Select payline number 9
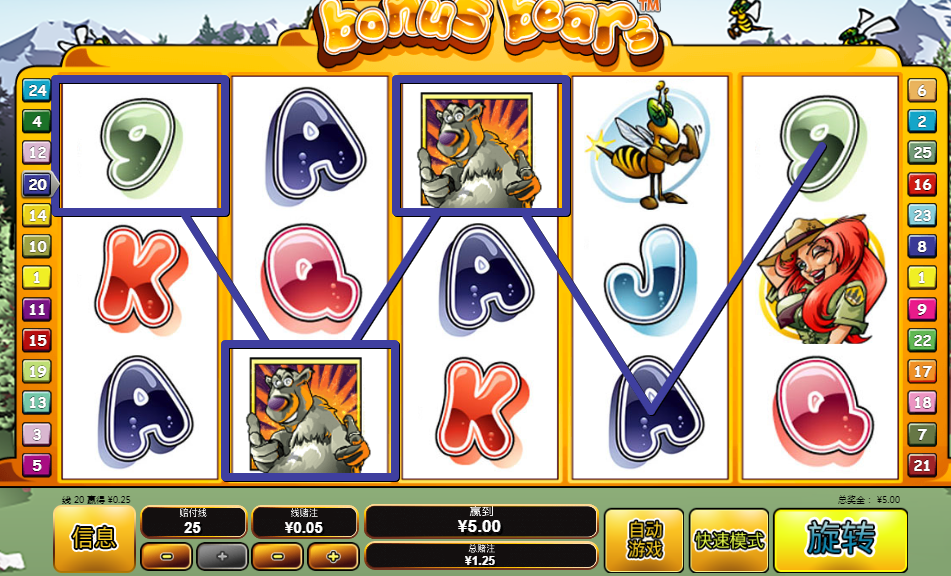The image size is (951, 576). click(920, 308)
